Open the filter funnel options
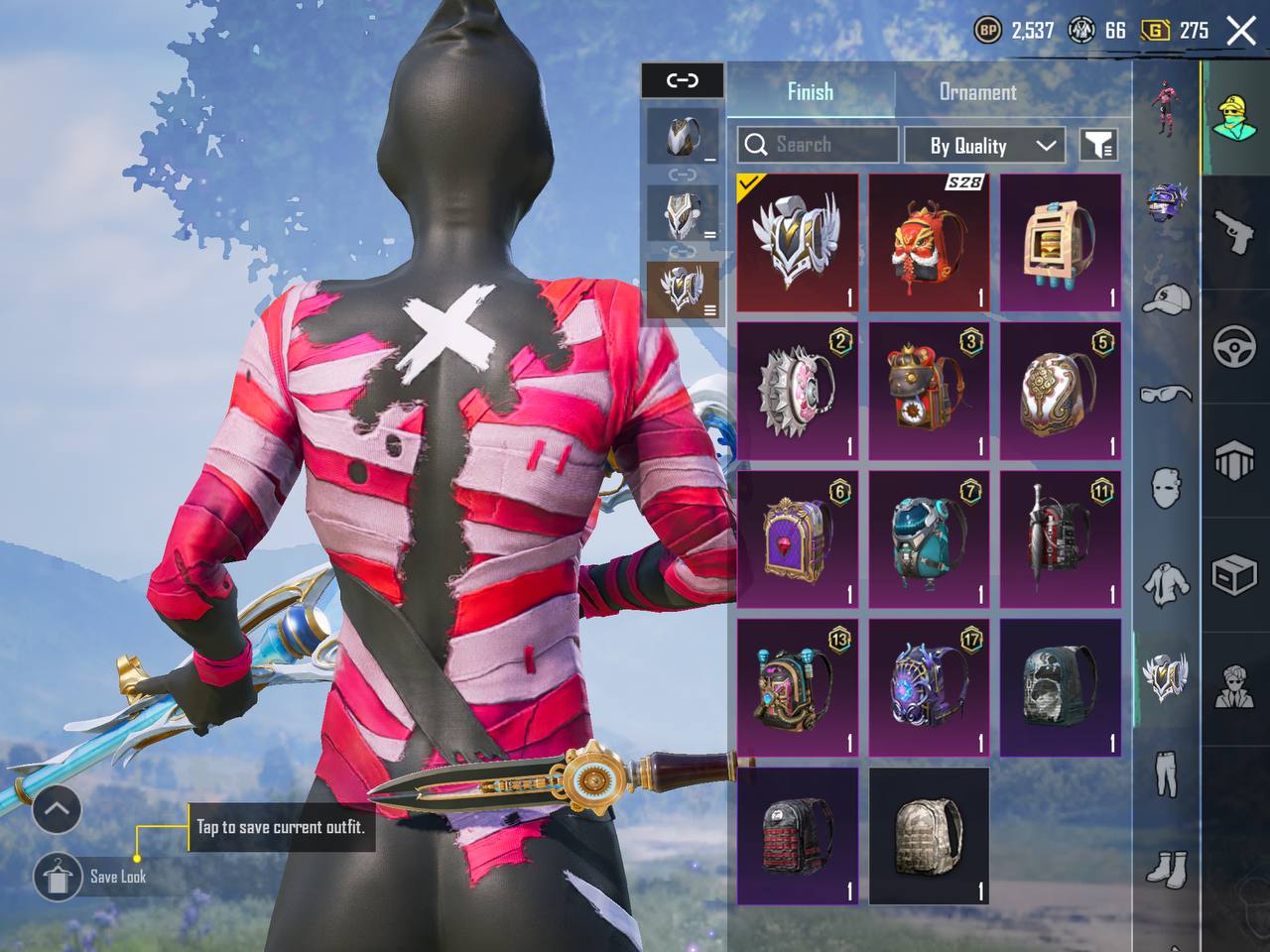Screen dimensions: 1270x952 [x=1098, y=146]
